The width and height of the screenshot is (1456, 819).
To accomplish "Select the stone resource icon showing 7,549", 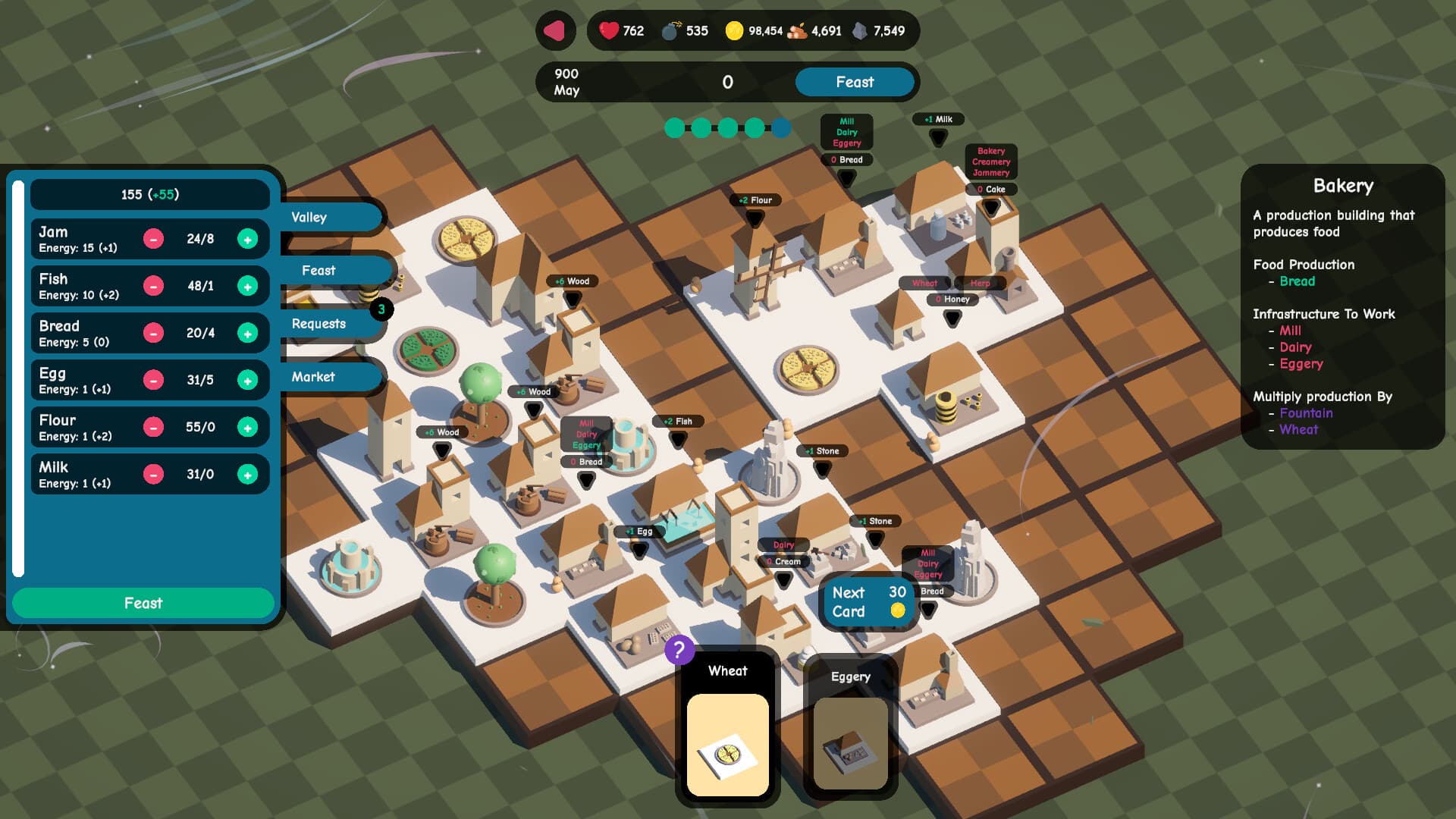I will point(858,31).
